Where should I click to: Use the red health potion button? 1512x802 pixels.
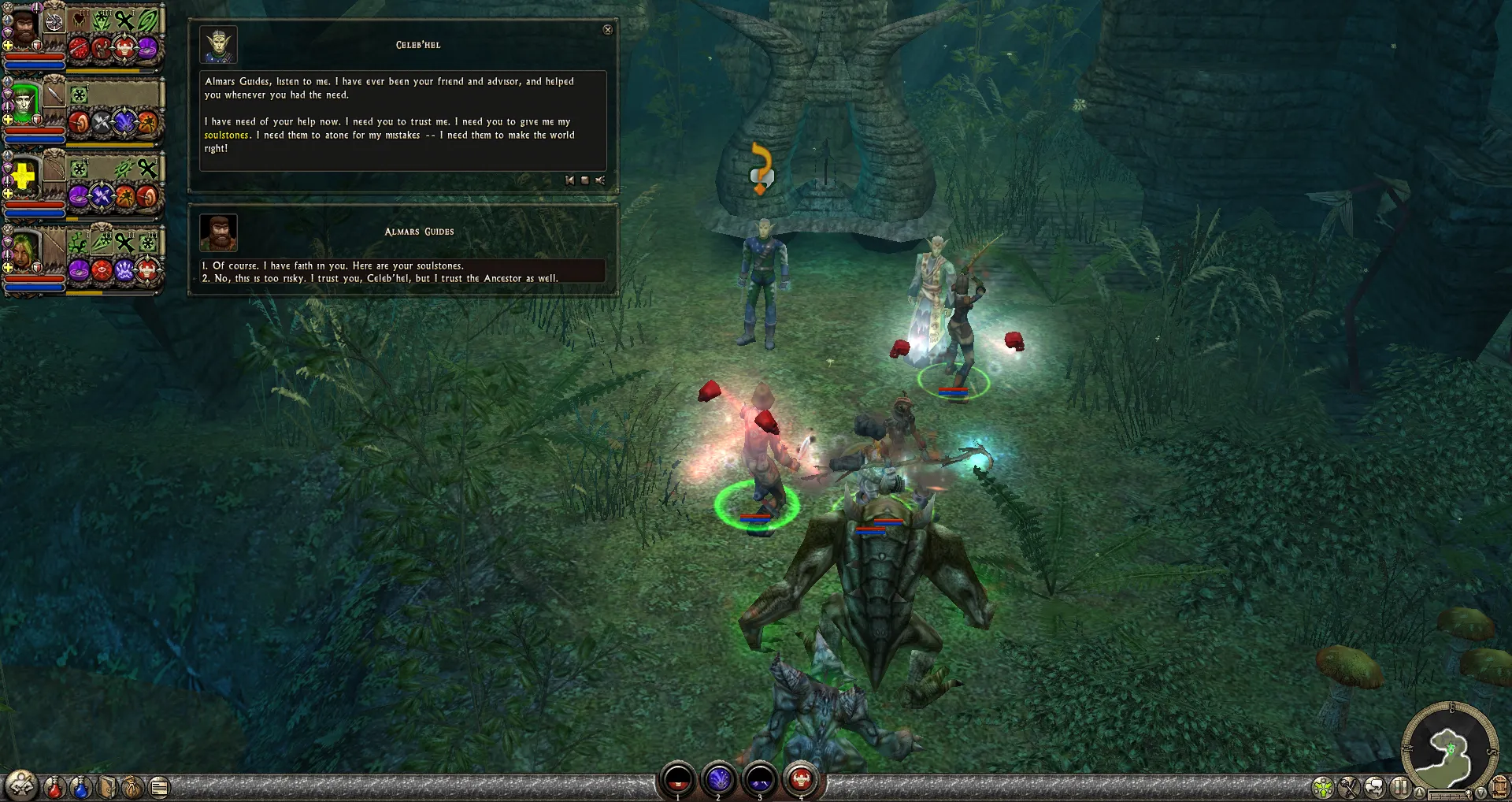(x=54, y=786)
